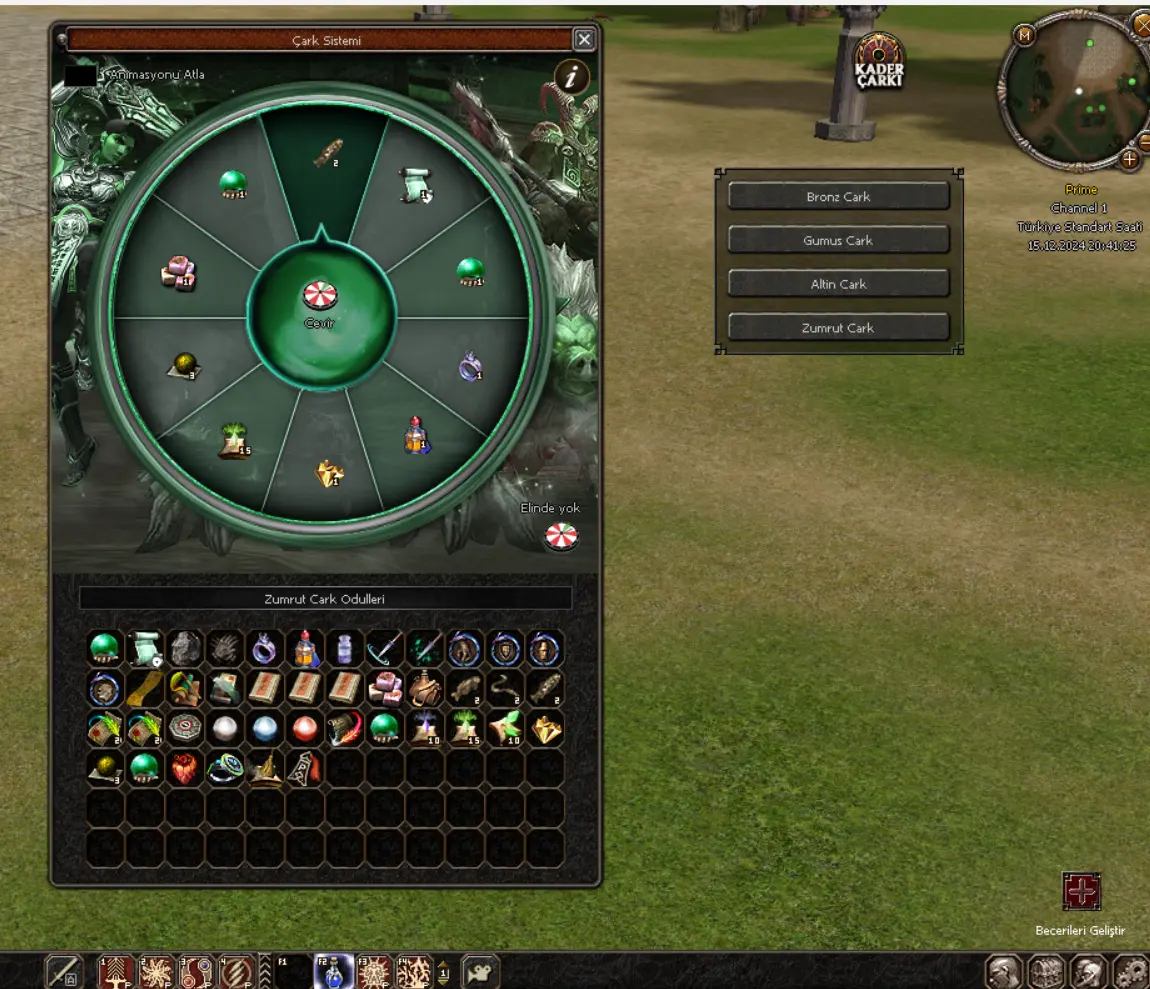The width and height of the screenshot is (1150, 989).
Task: Choose the Gumus Cark wheel
Action: coord(838,241)
